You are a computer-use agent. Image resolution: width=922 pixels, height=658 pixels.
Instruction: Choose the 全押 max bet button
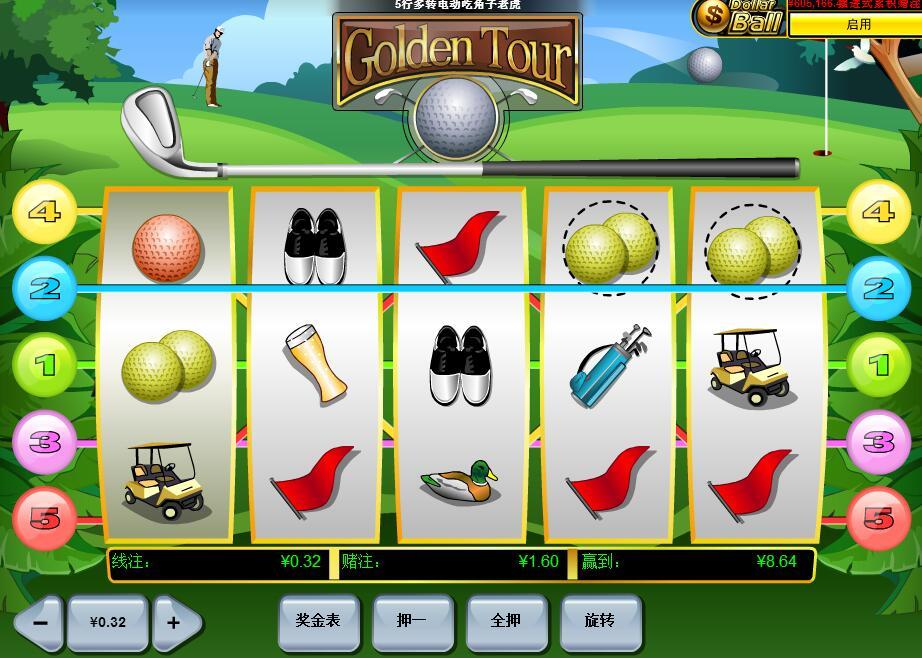click(507, 621)
